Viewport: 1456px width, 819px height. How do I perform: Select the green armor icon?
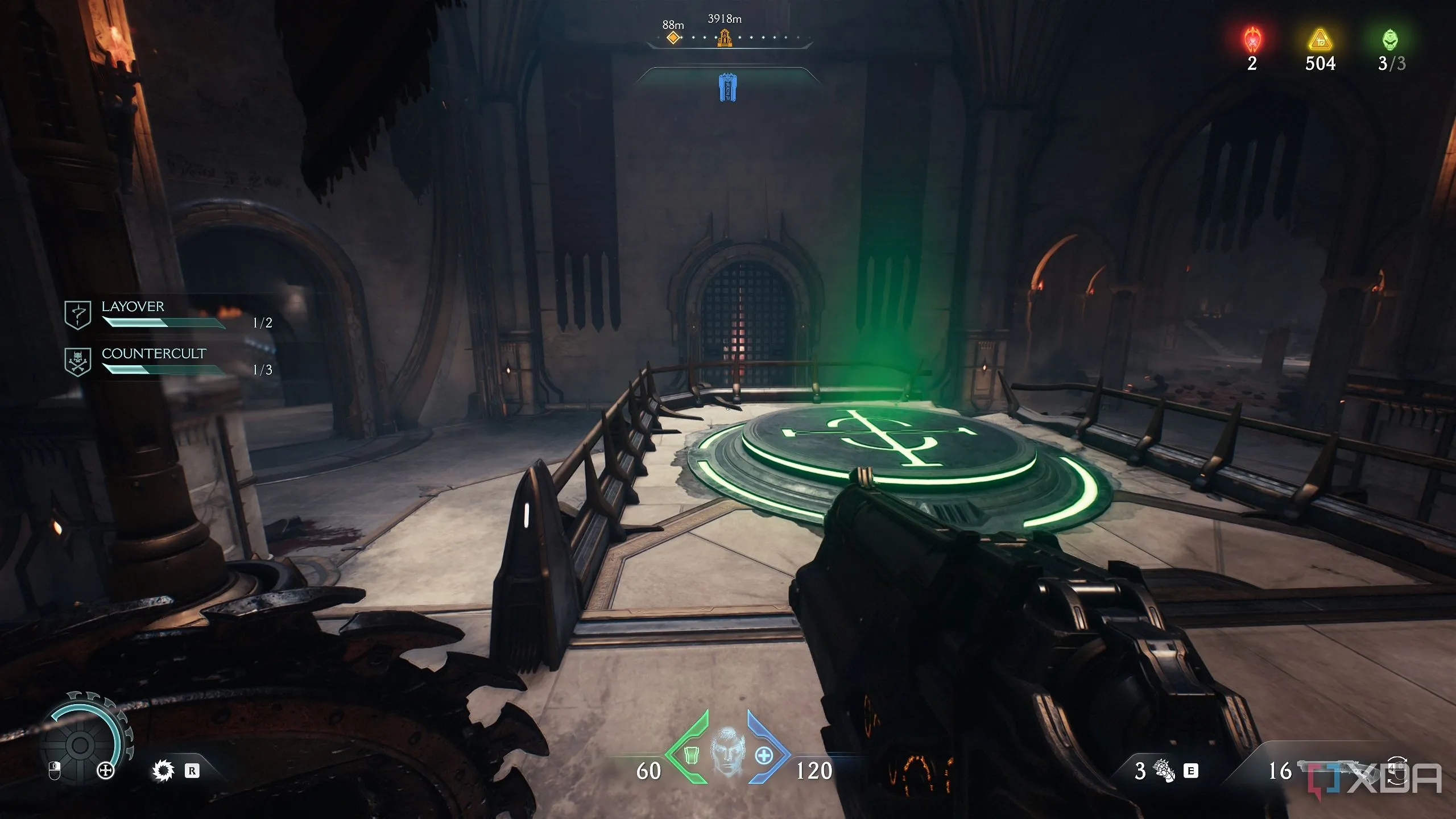click(x=690, y=755)
